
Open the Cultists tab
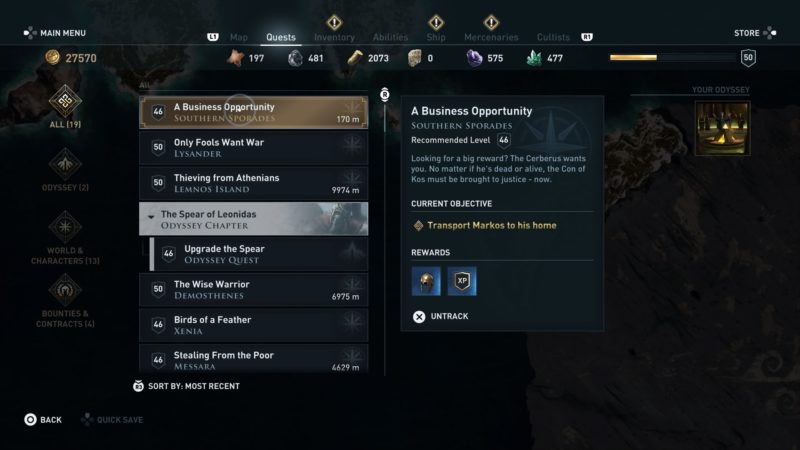(553, 38)
